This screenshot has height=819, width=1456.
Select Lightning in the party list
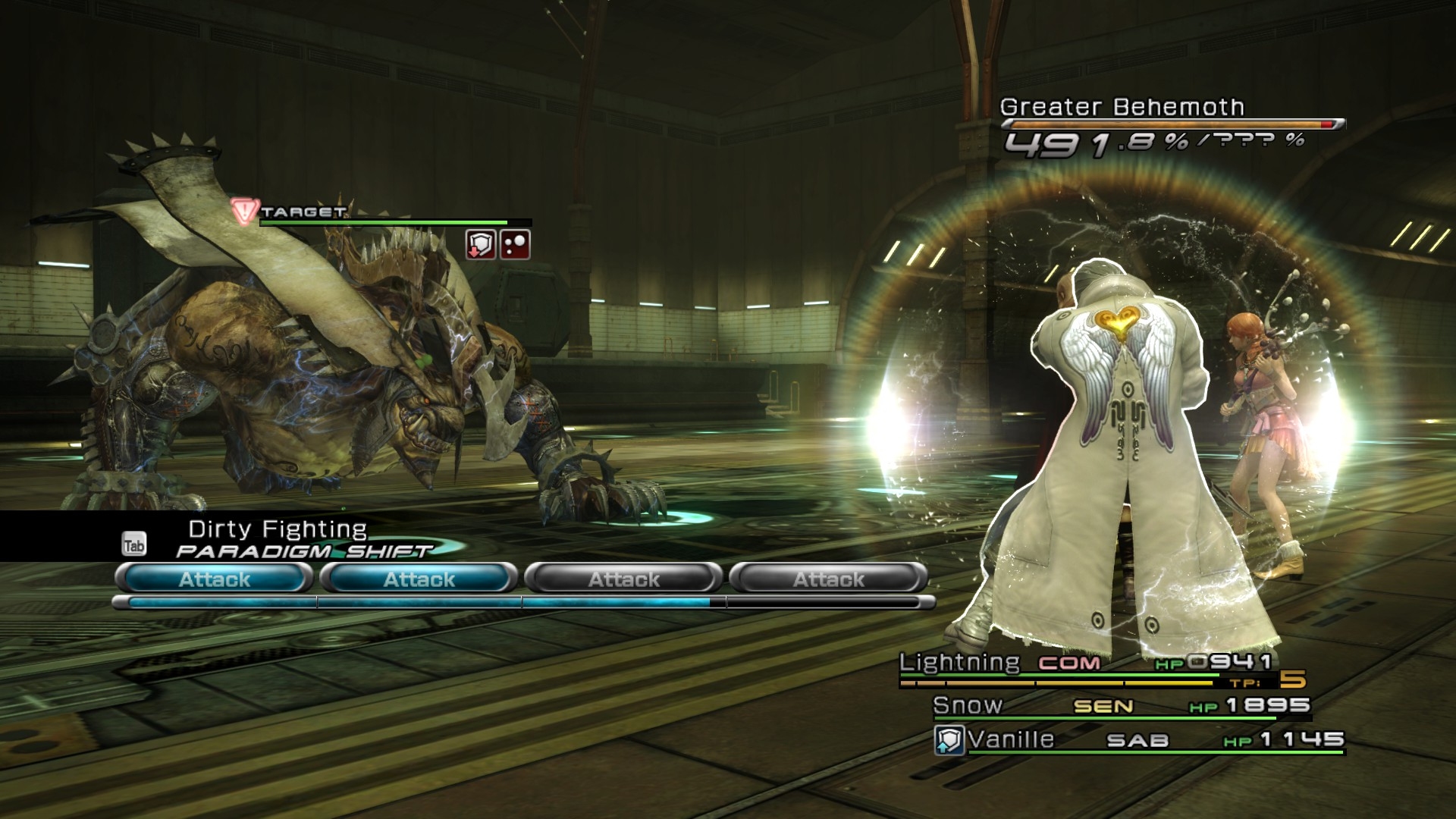click(959, 663)
